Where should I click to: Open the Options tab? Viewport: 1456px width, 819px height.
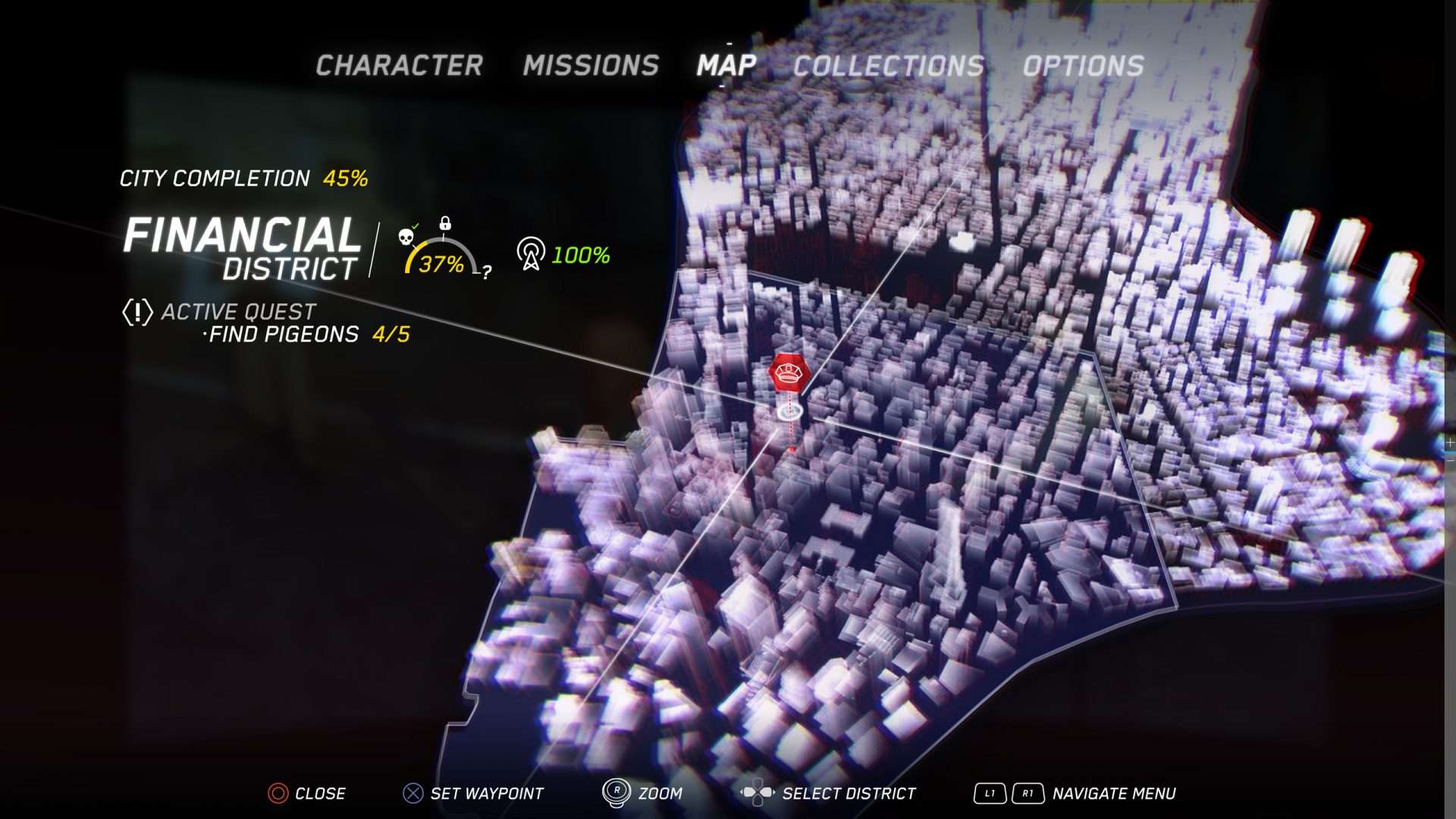pos(1083,66)
